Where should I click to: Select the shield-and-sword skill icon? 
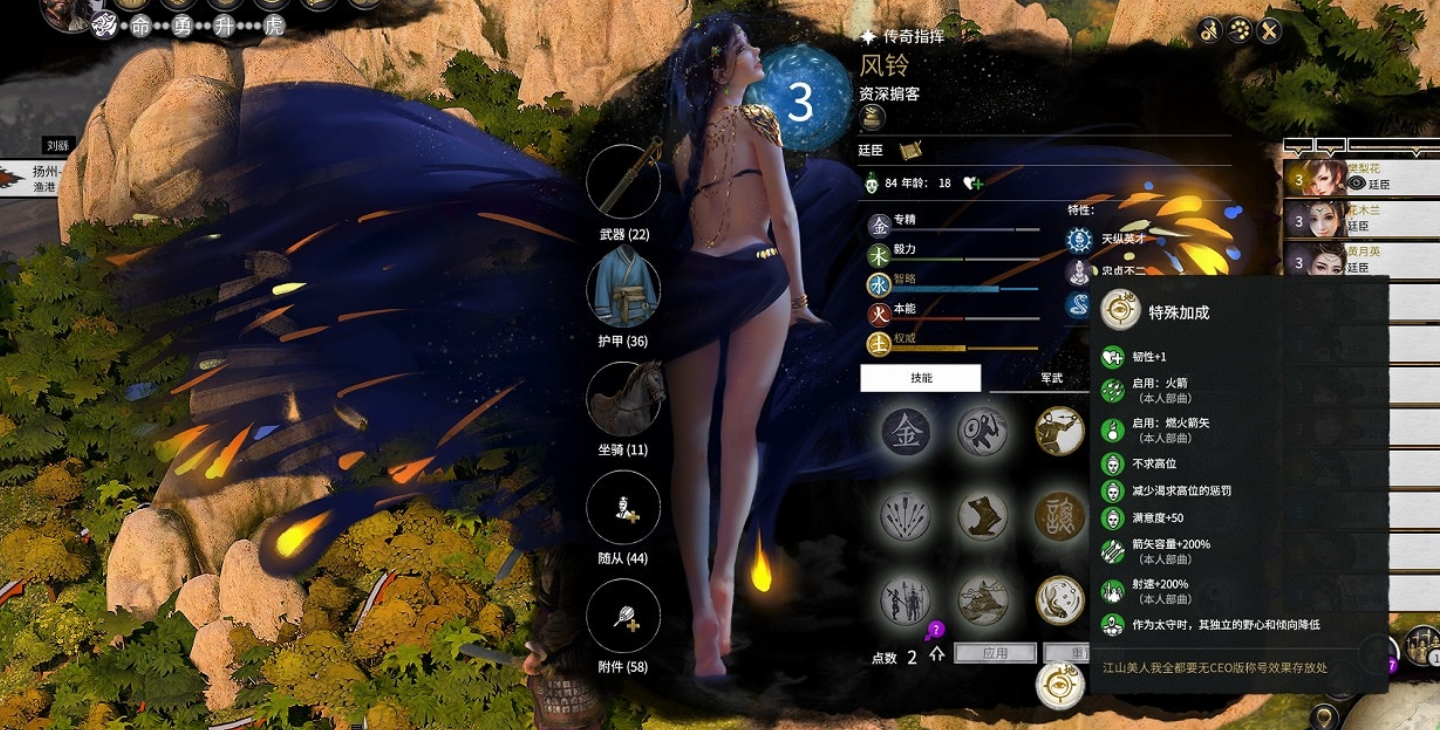point(982,432)
